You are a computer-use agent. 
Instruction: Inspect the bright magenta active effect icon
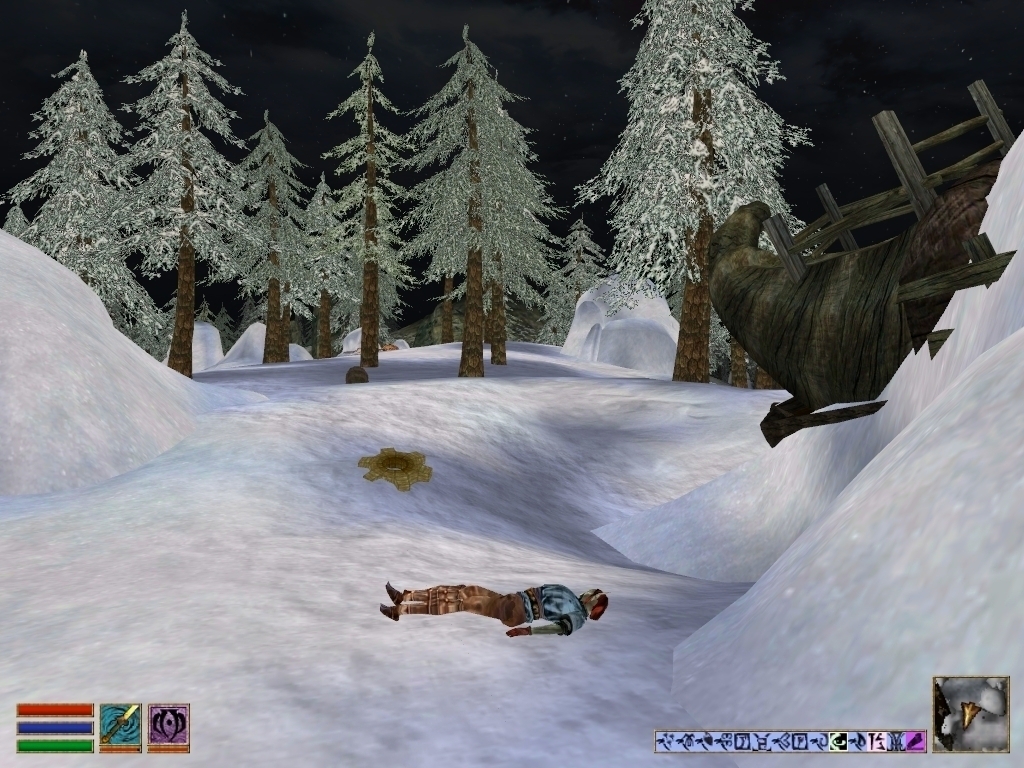915,741
